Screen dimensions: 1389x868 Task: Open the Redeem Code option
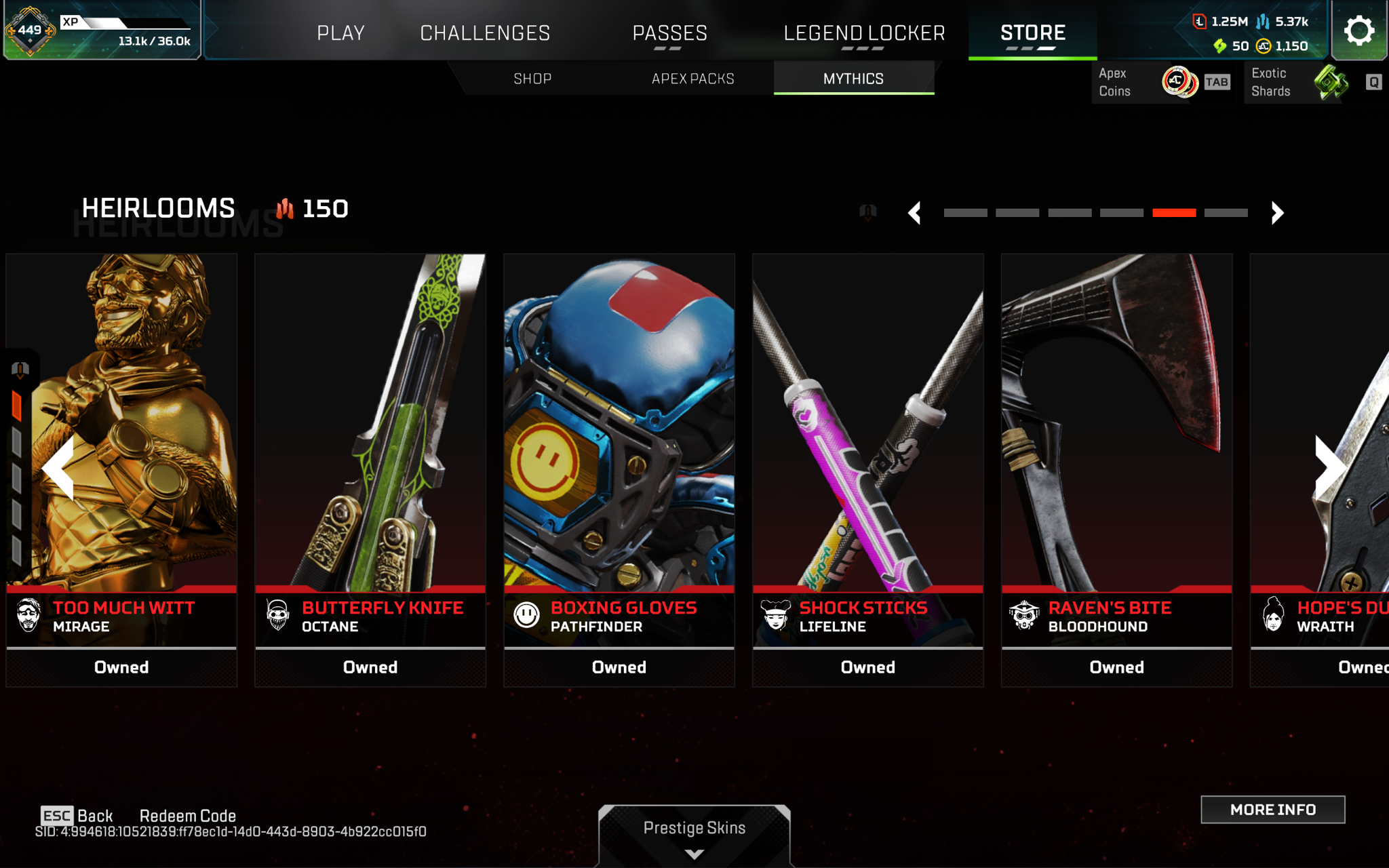pos(188,816)
